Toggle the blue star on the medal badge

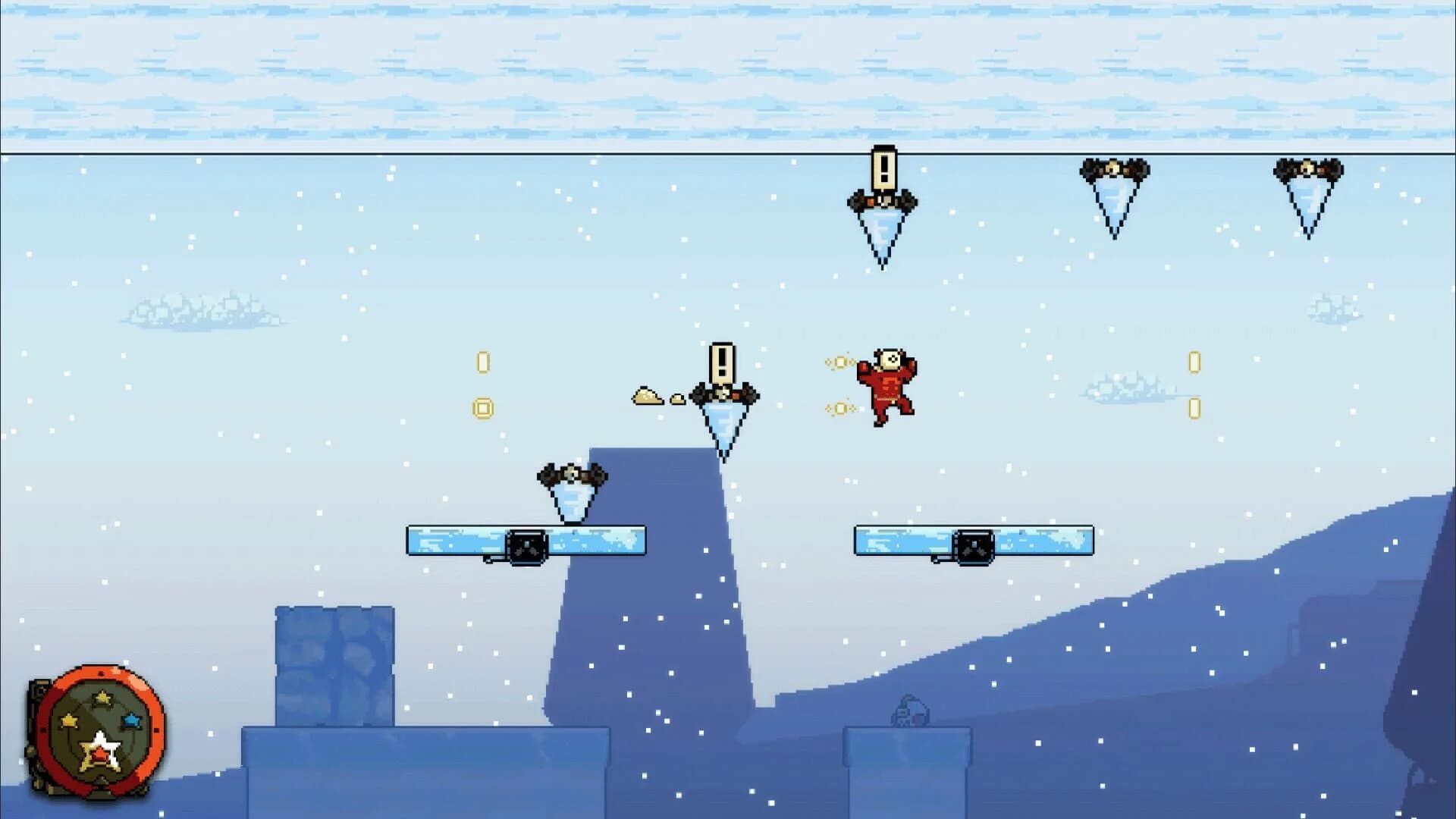click(131, 720)
